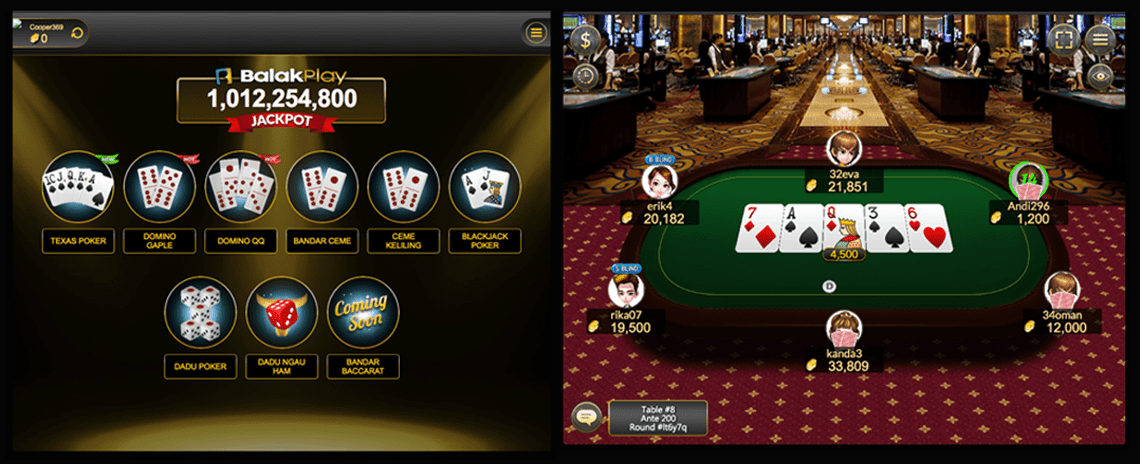1140x464 pixels.
Task: Click the Bandar Baccarat Coming Soon tile
Action: (362, 312)
